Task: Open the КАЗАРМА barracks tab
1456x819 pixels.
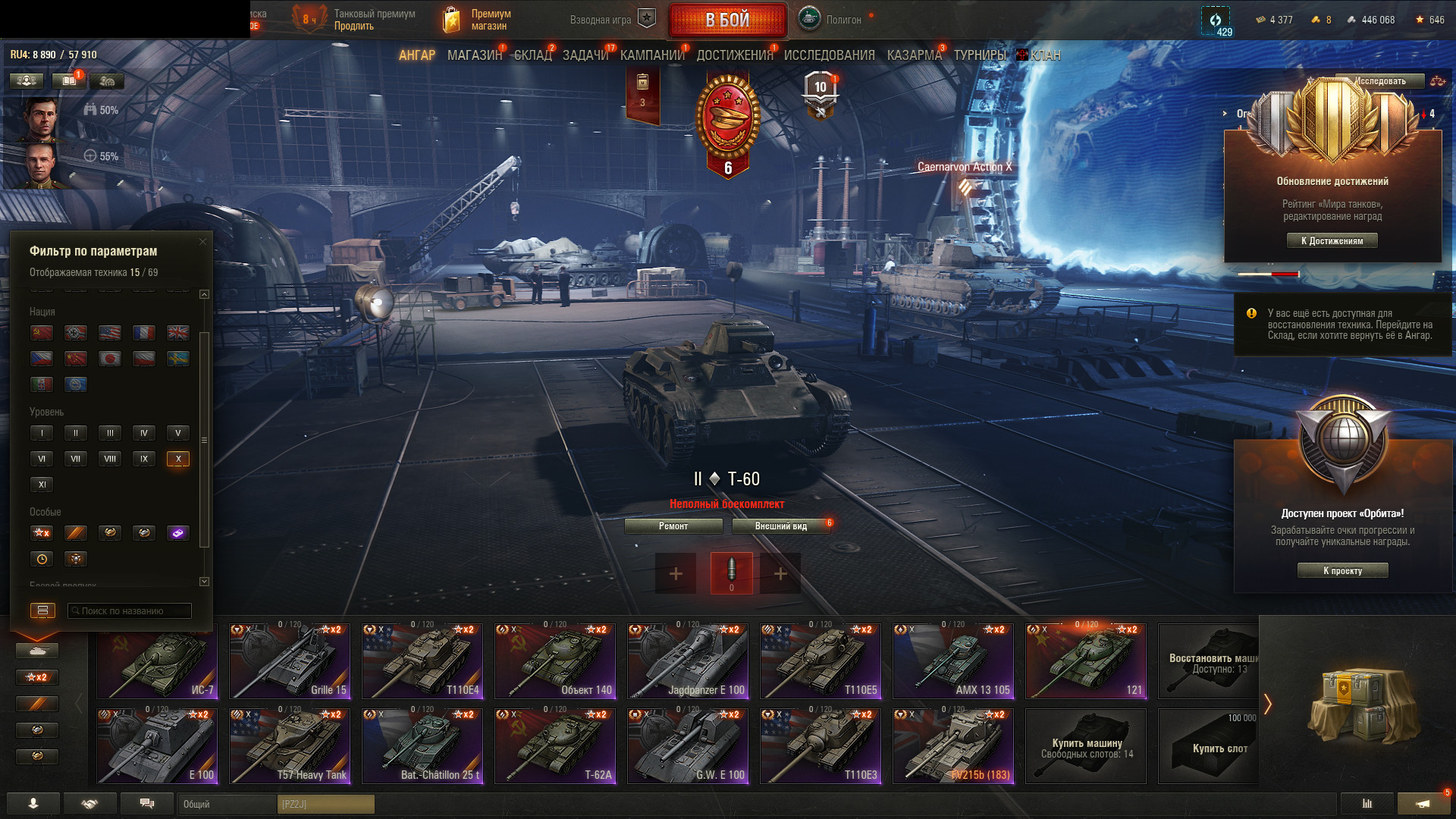Action: click(914, 55)
